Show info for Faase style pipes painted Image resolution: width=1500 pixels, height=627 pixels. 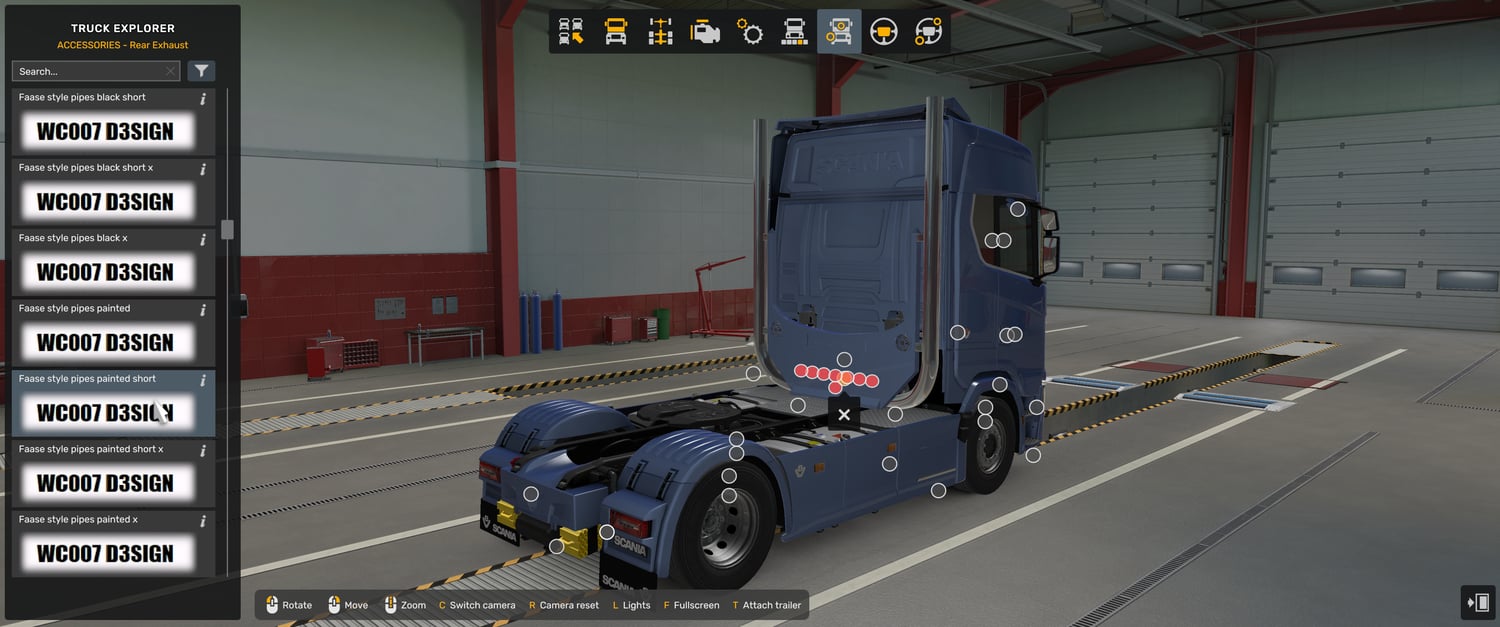pyautogui.click(x=203, y=310)
